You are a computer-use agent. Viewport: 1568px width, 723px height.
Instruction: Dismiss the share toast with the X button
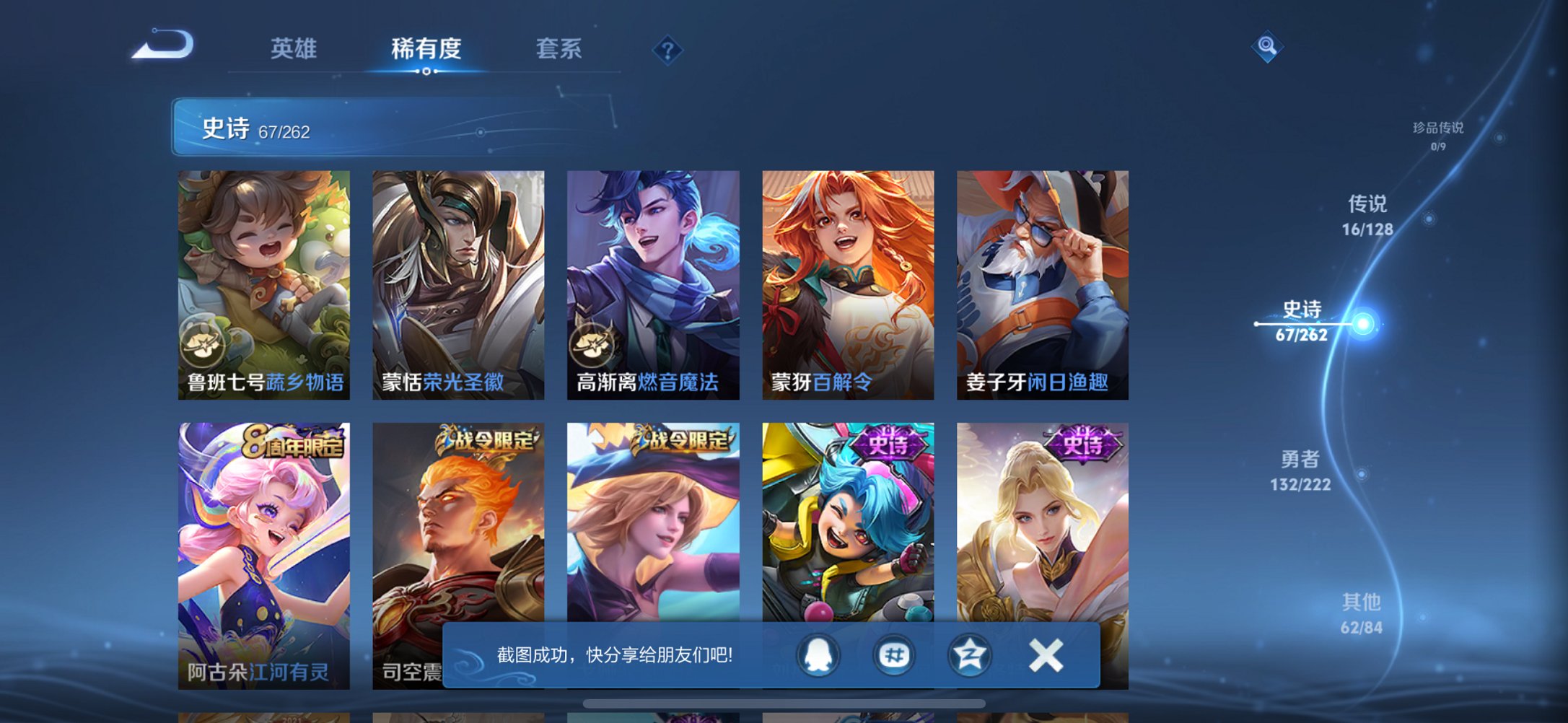pos(1048,655)
